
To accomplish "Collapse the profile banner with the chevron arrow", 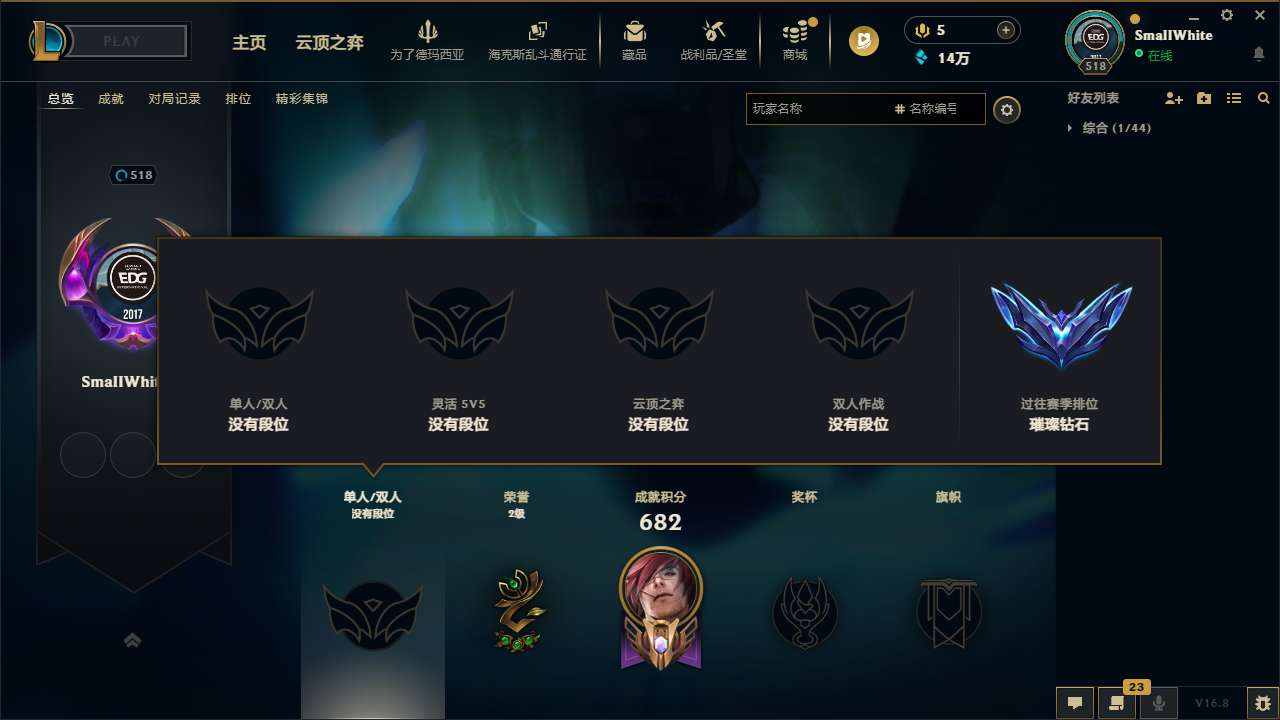I will (133, 640).
